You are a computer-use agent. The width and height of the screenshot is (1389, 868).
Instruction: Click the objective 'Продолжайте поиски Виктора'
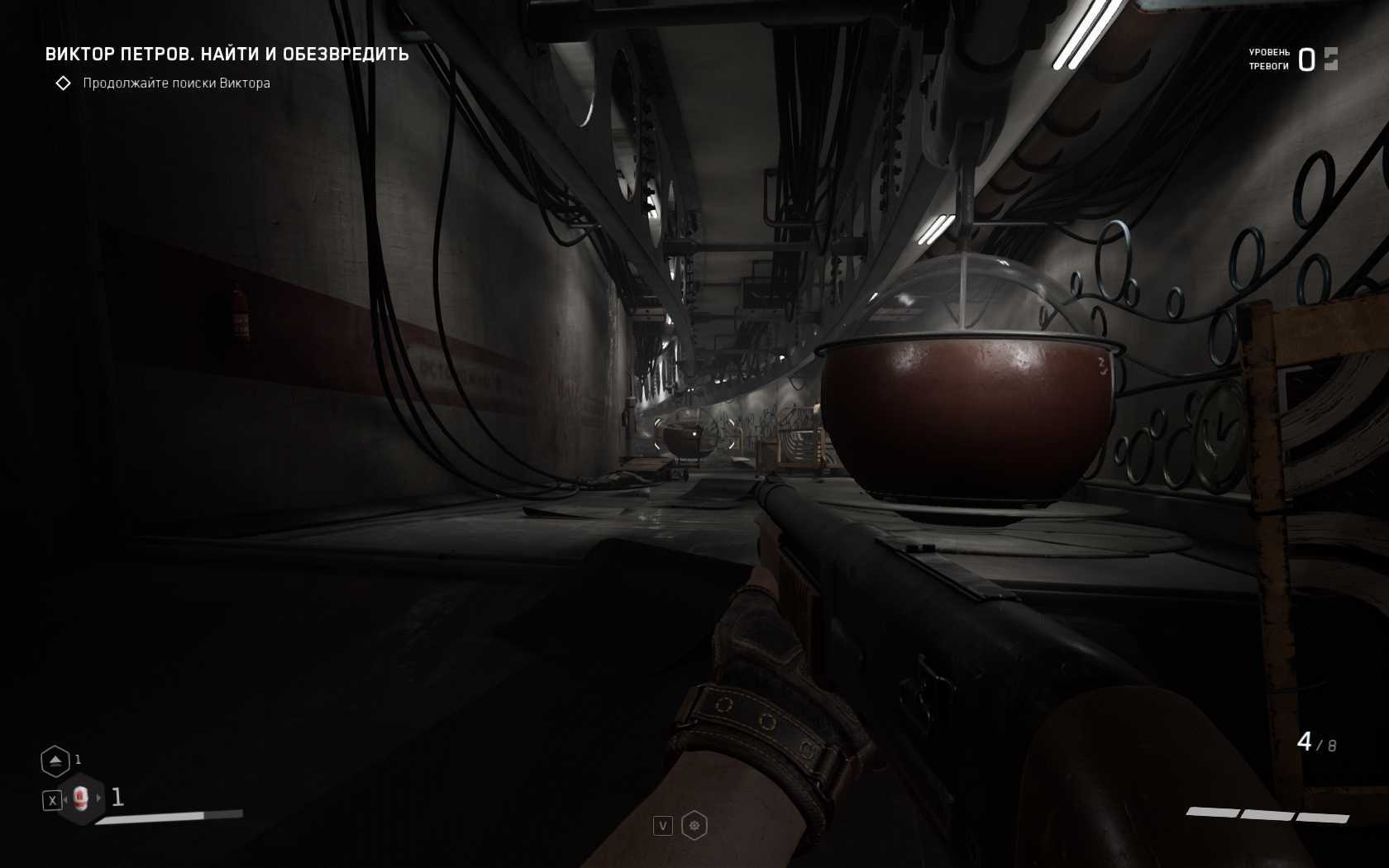[x=176, y=83]
